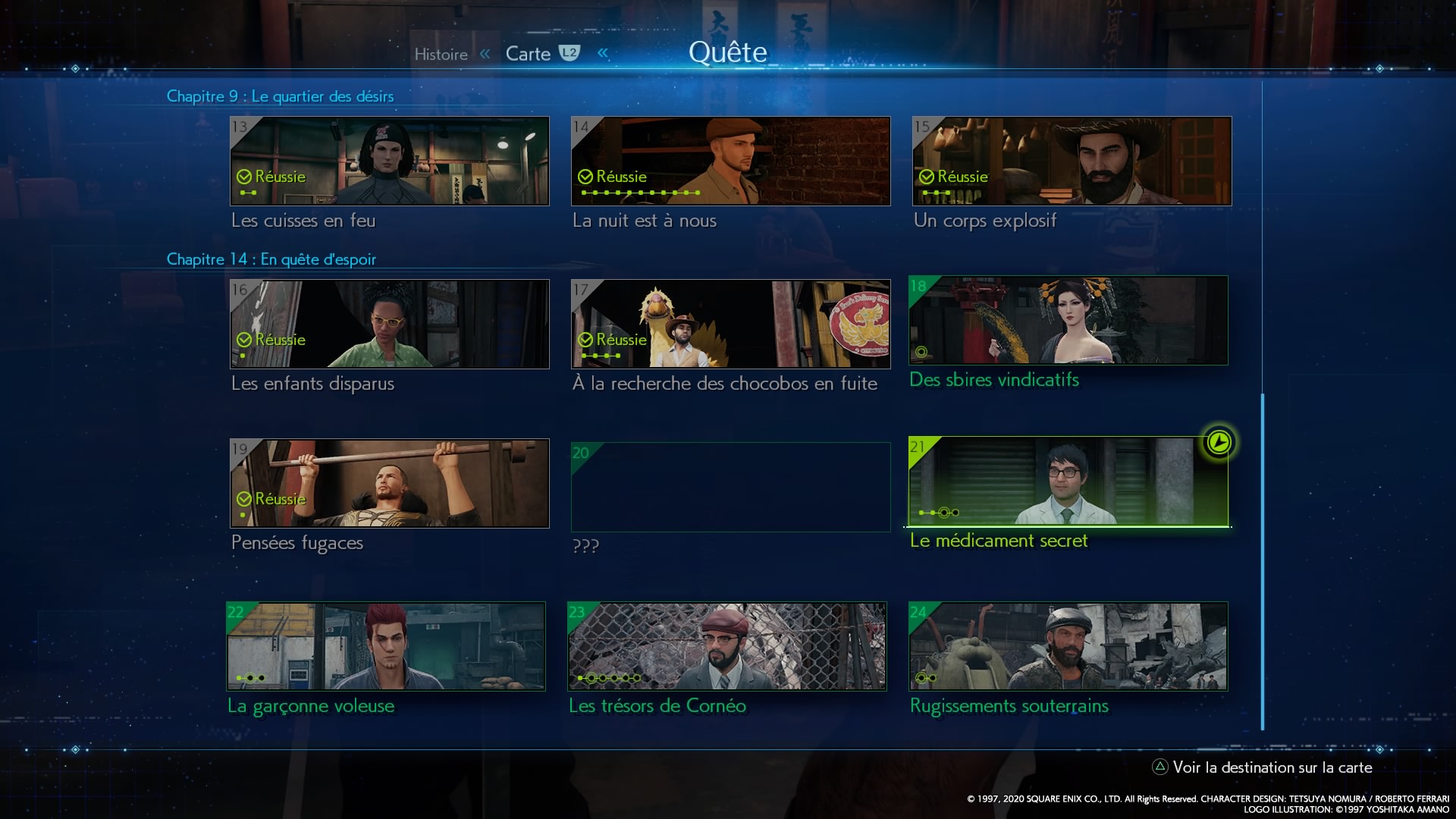Open the Carte tab
This screenshot has height=819, width=1456.
(529, 54)
